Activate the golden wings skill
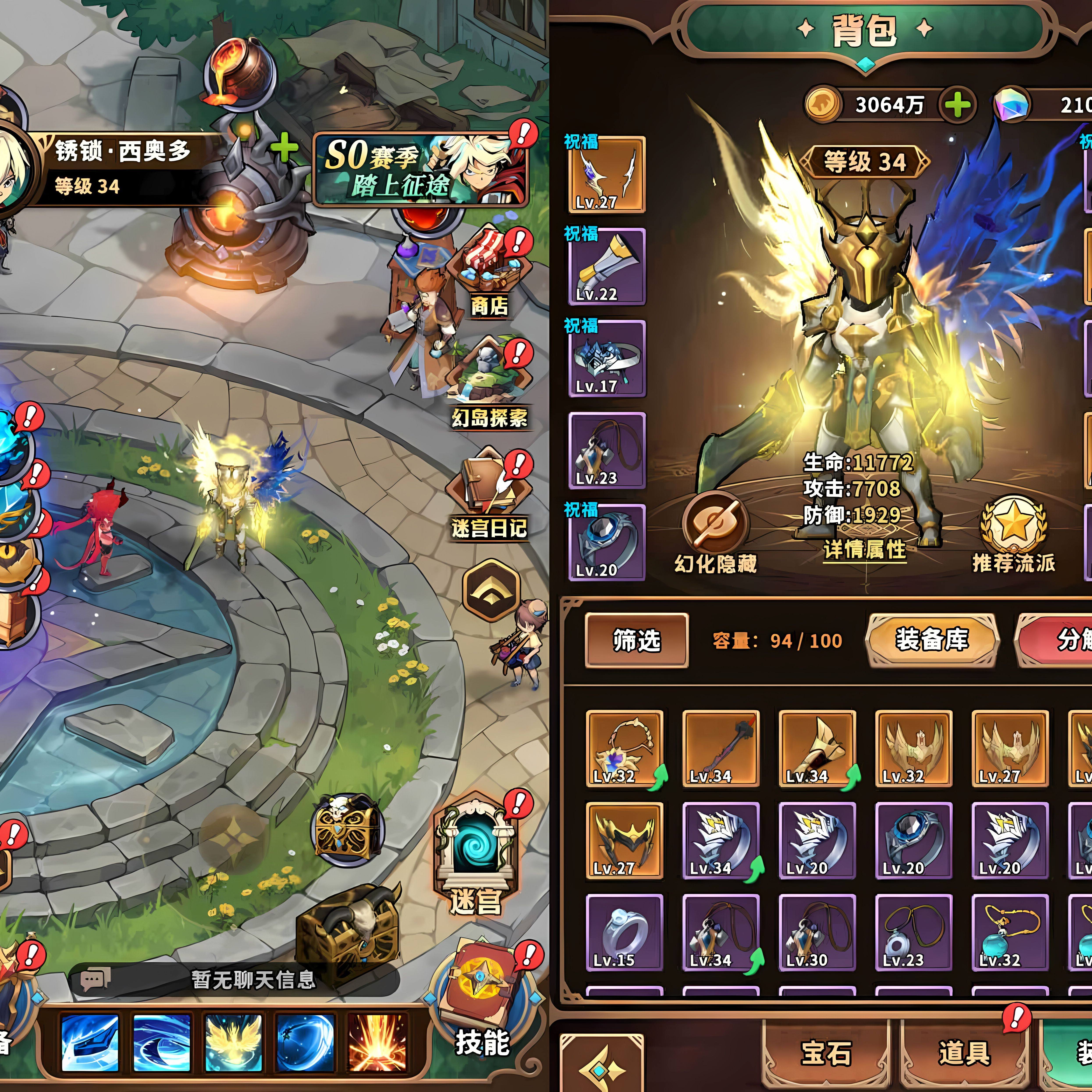This screenshot has height=1092, width=1092. tap(233, 1043)
